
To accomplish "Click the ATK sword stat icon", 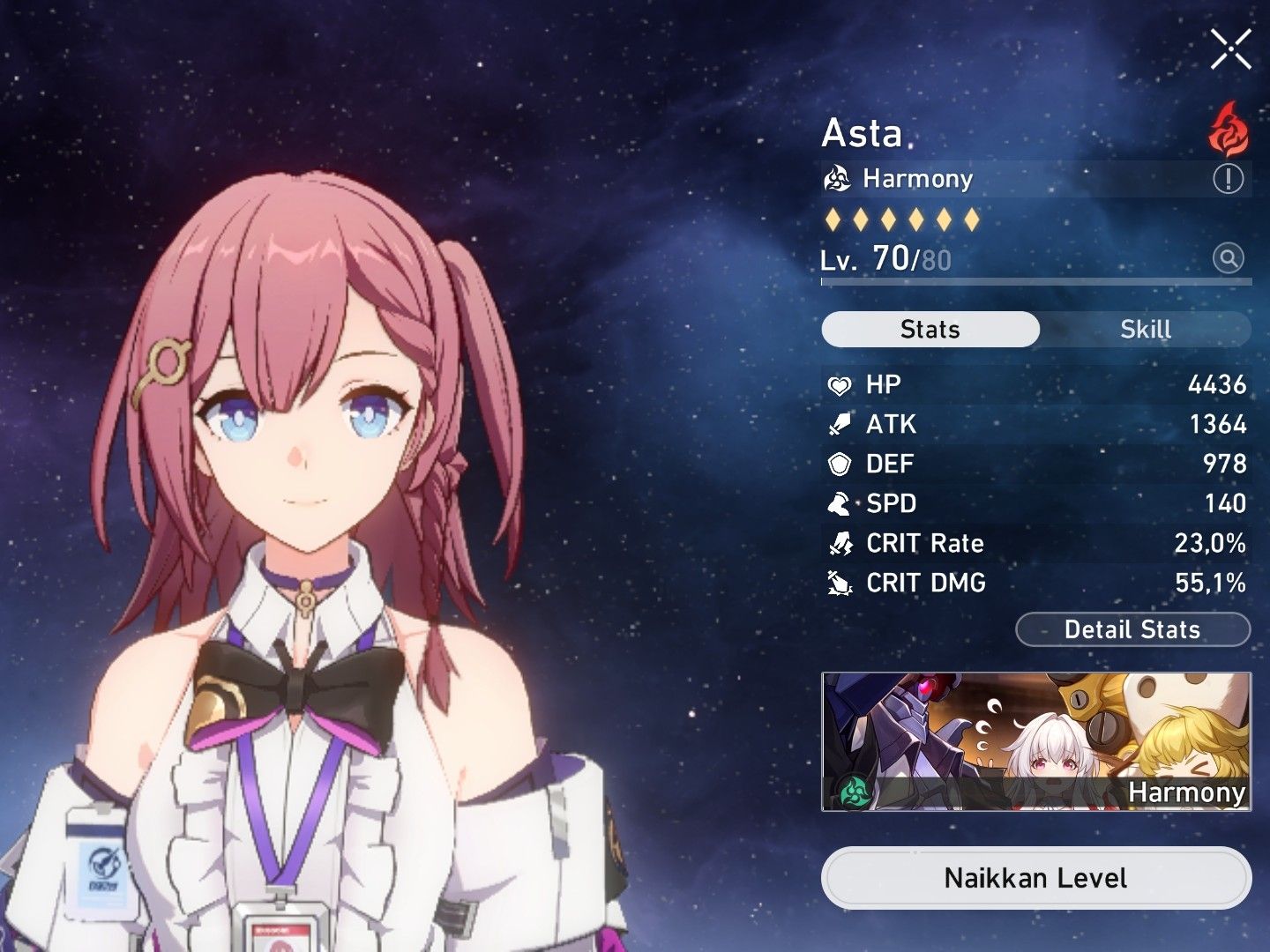I will tap(840, 425).
